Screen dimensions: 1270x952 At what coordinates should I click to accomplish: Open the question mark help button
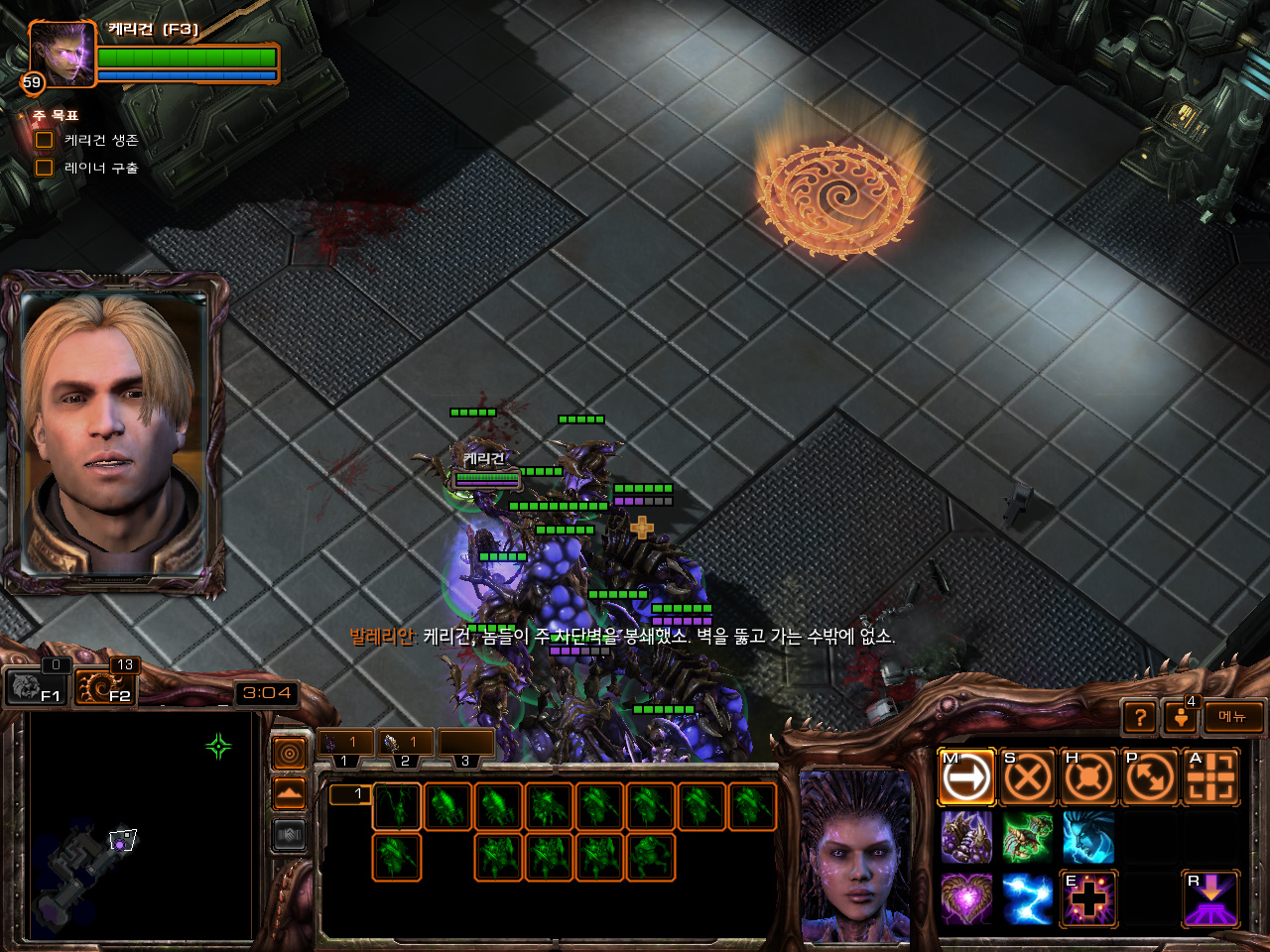(1141, 717)
